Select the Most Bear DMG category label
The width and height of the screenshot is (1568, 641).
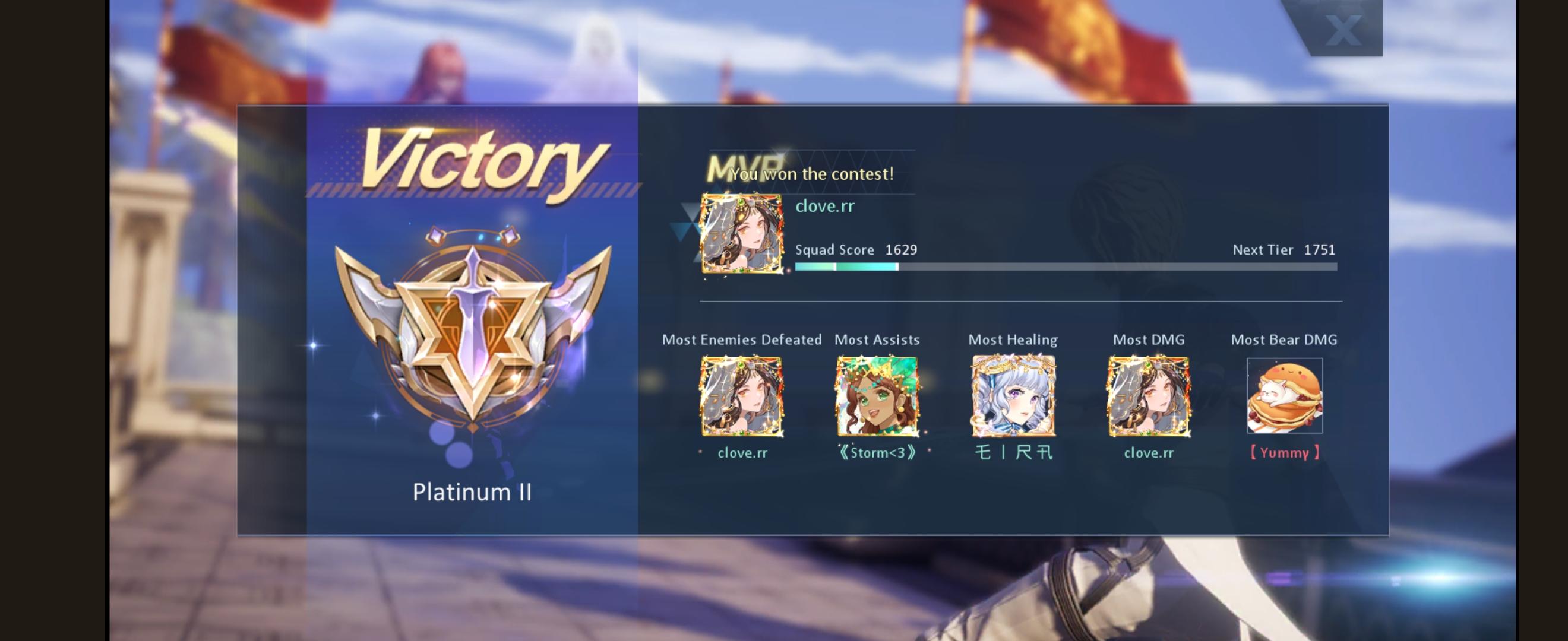(1283, 339)
